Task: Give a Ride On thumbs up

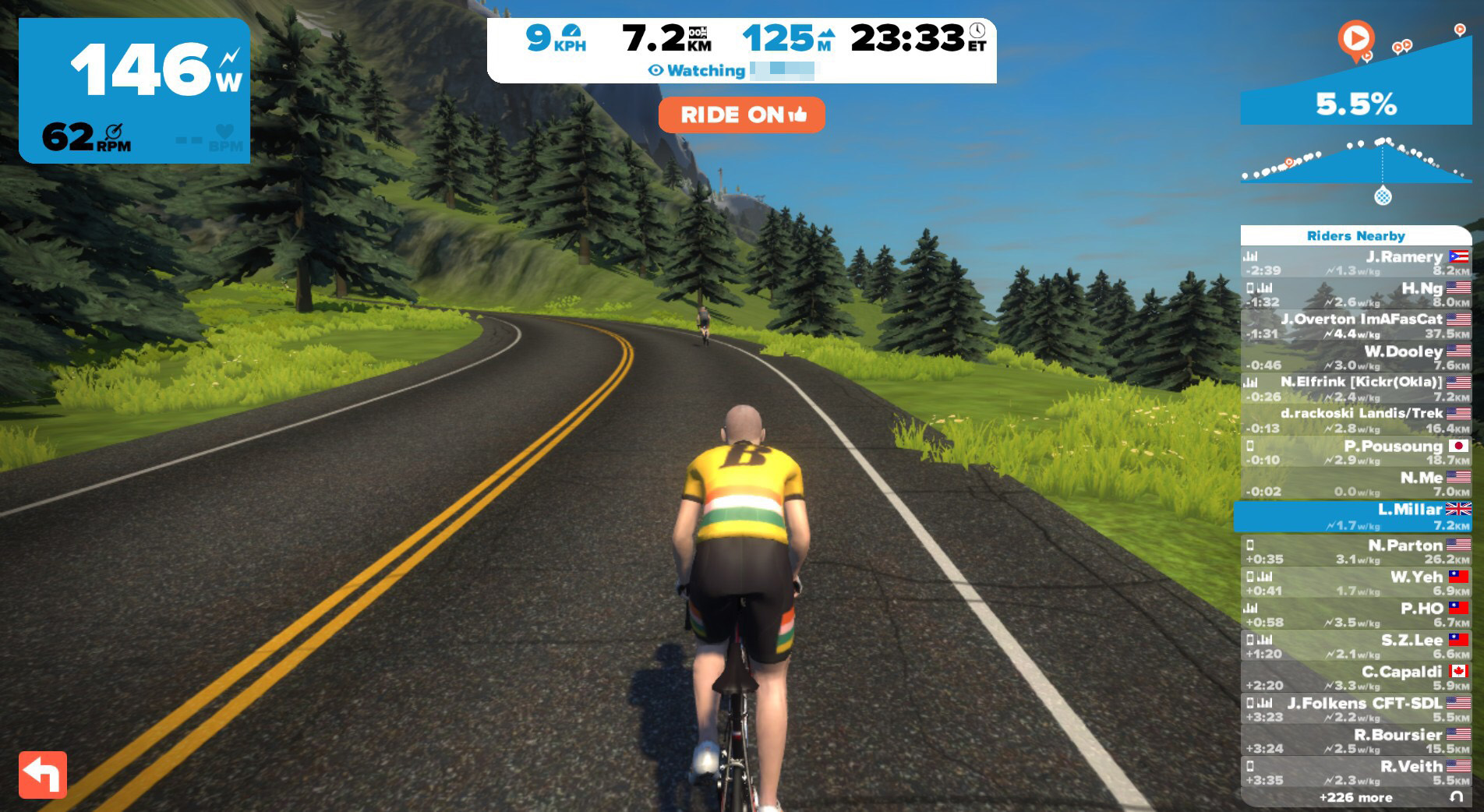Action: point(741,115)
